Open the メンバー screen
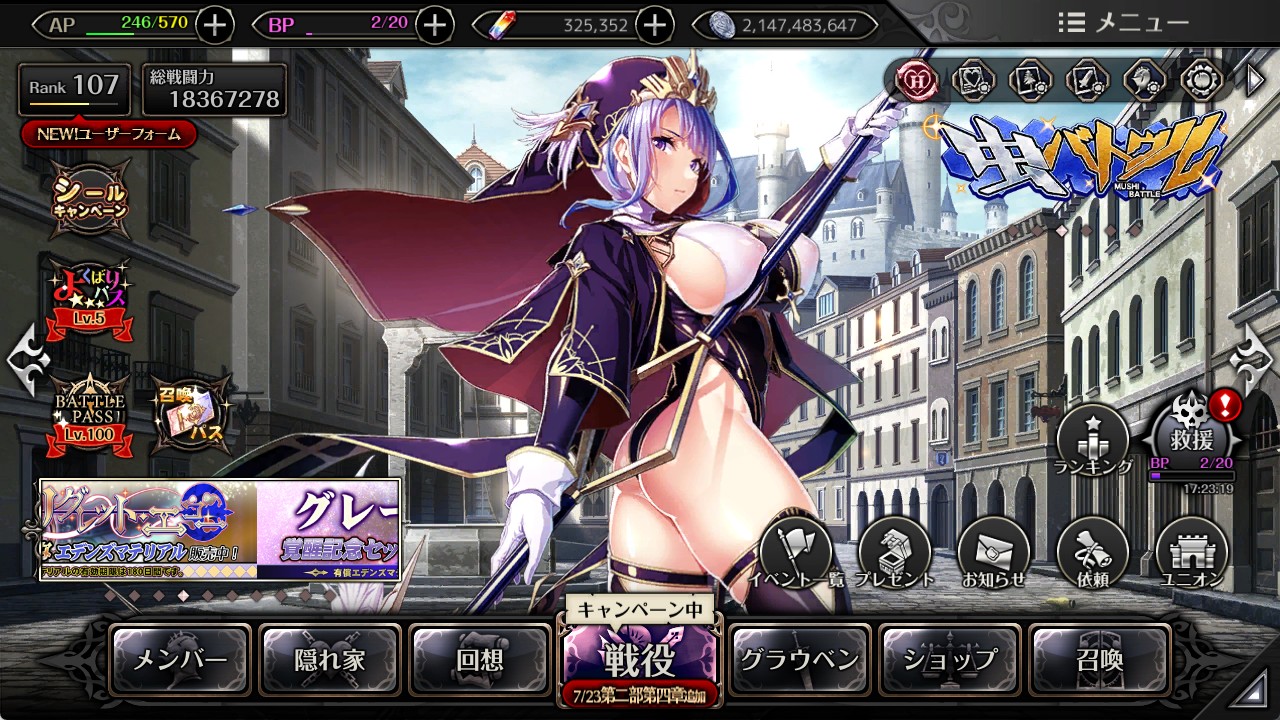1280x720 pixels. click(180, 660)
